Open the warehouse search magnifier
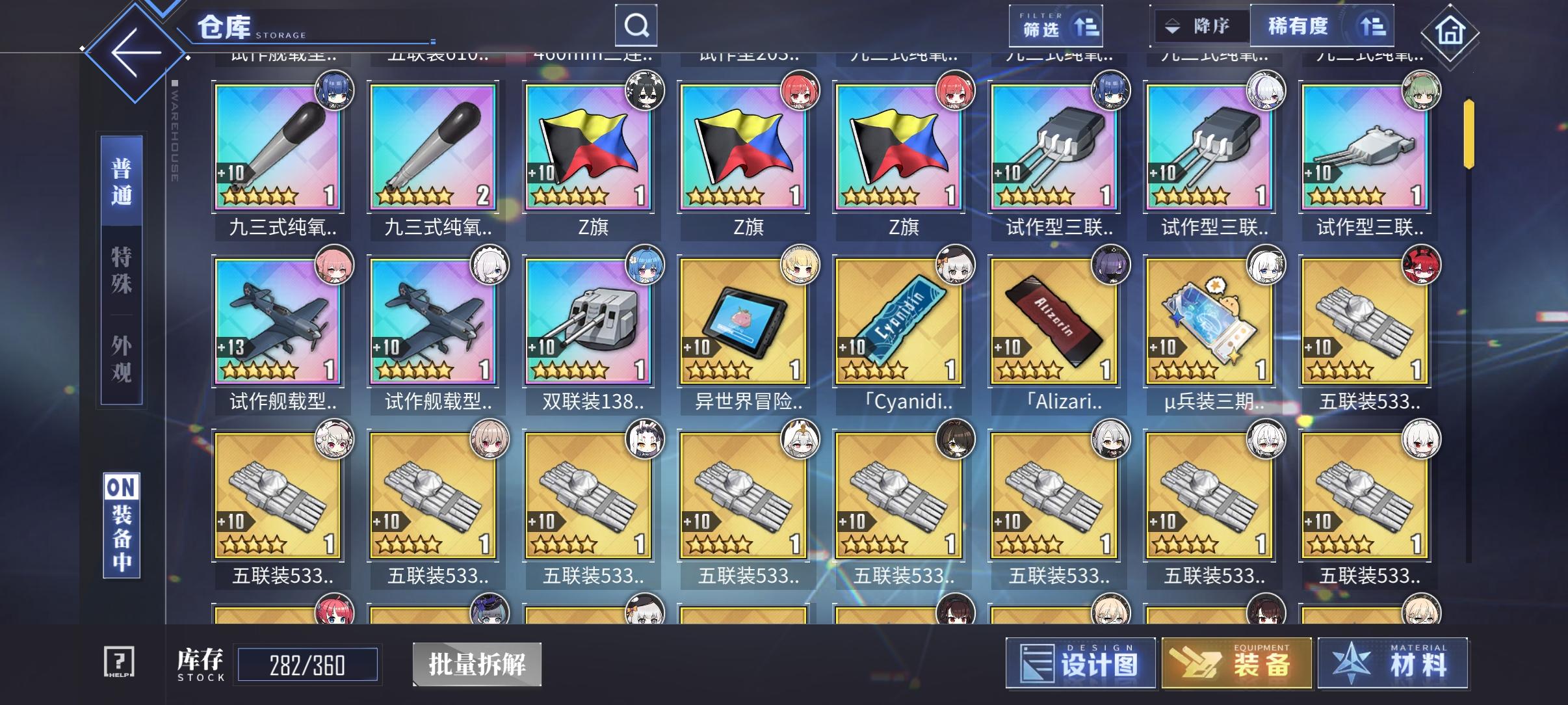The height and width of the screenshot is (705, 1568). (x=636, y=25)
